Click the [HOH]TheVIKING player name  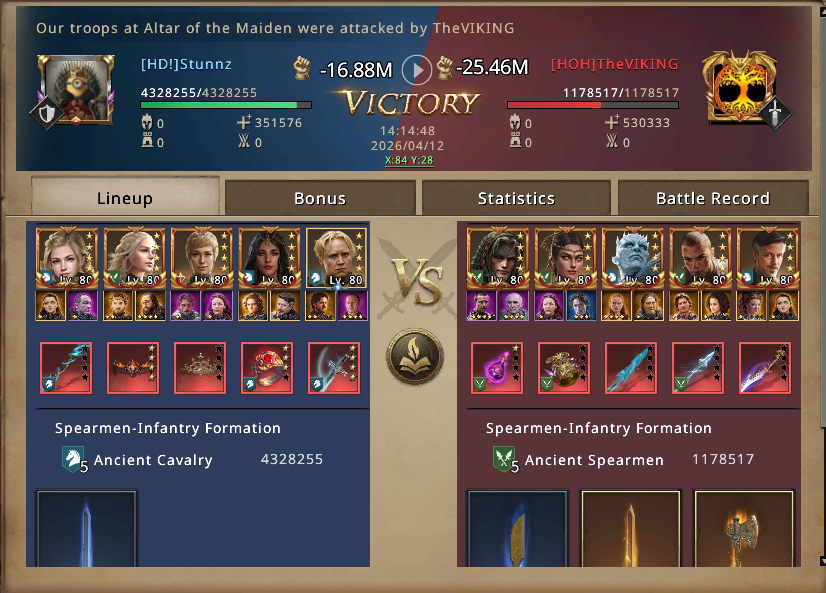coord(614,65)
